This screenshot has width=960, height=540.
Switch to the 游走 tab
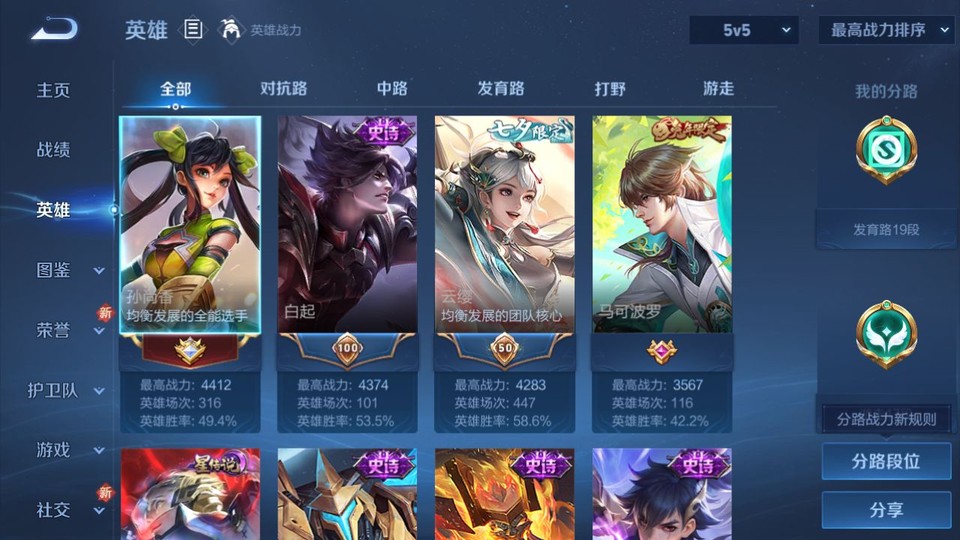click(x=718, y=88)
